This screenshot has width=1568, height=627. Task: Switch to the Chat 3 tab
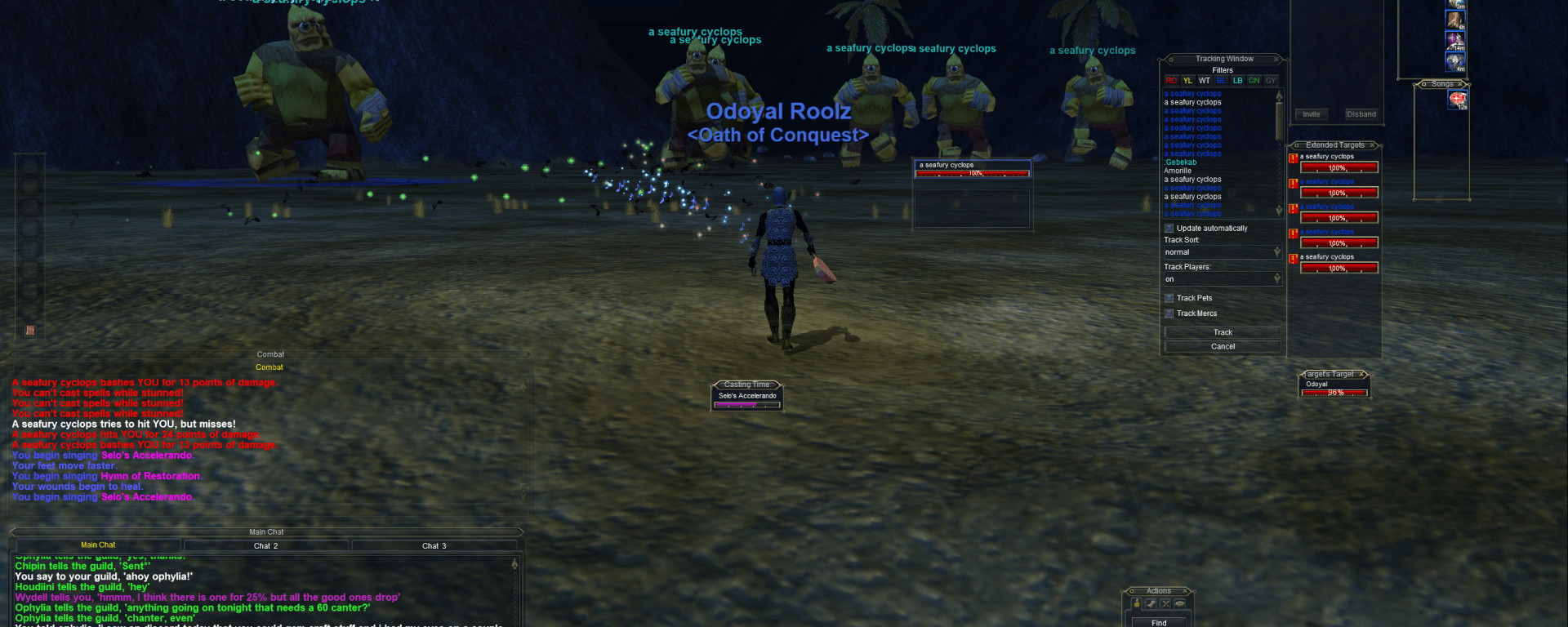pos(434,545)
